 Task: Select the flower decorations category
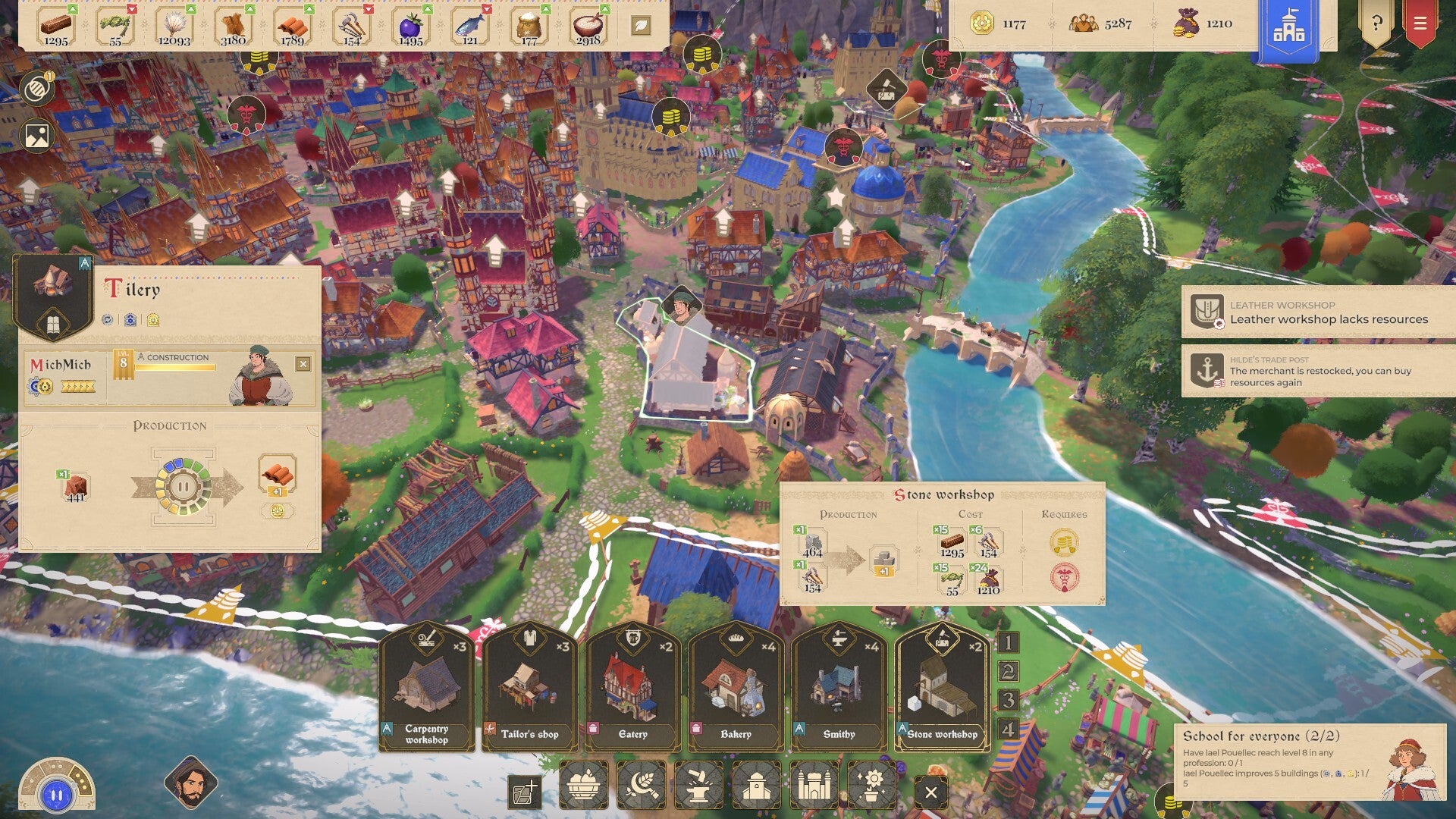[x=872, y=786]
